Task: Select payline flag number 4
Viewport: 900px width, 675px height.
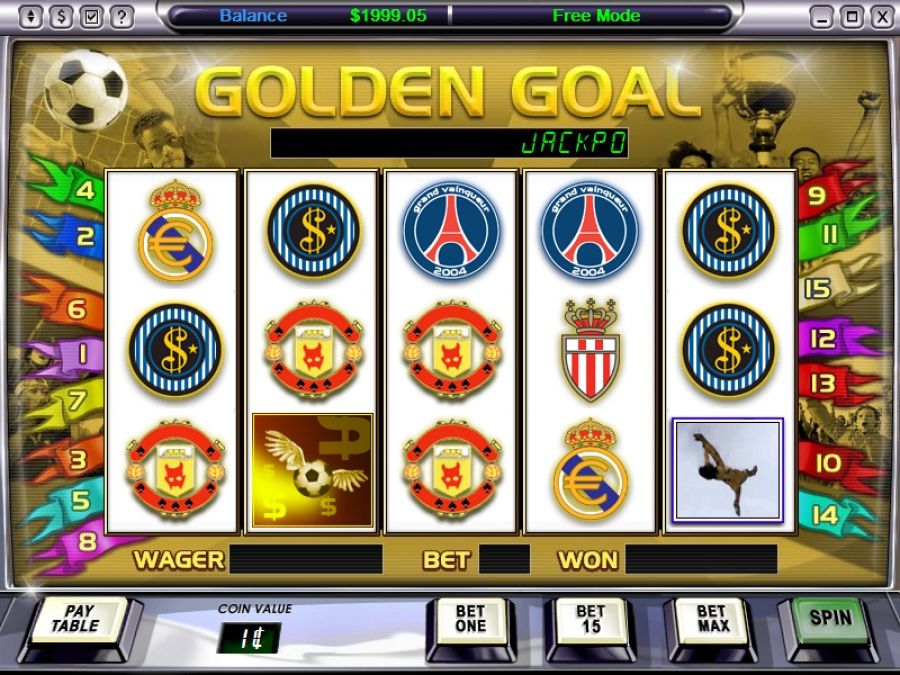Action: click(x=84, y=190)
